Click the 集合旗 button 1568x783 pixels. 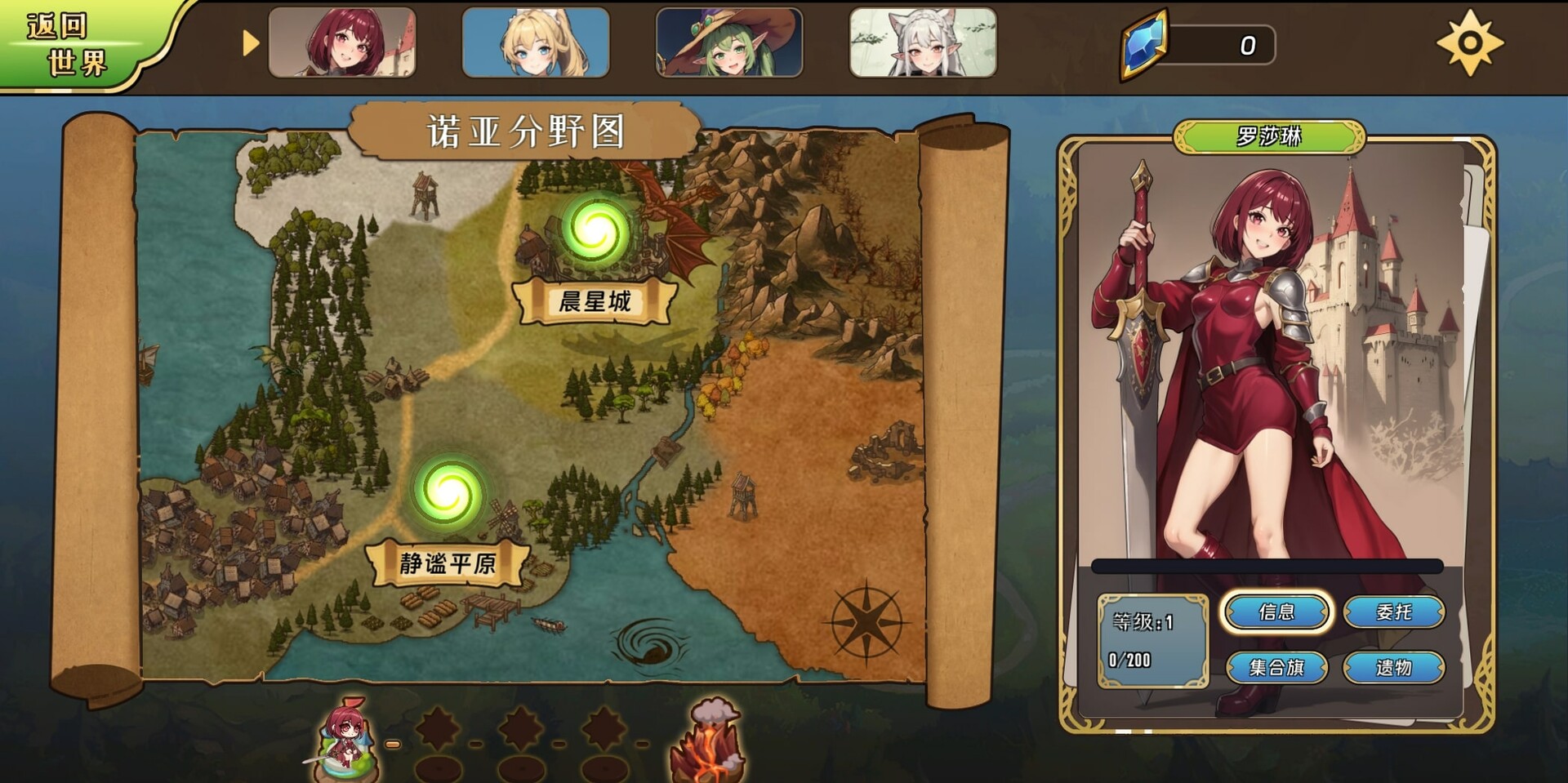click(1276, 667)
